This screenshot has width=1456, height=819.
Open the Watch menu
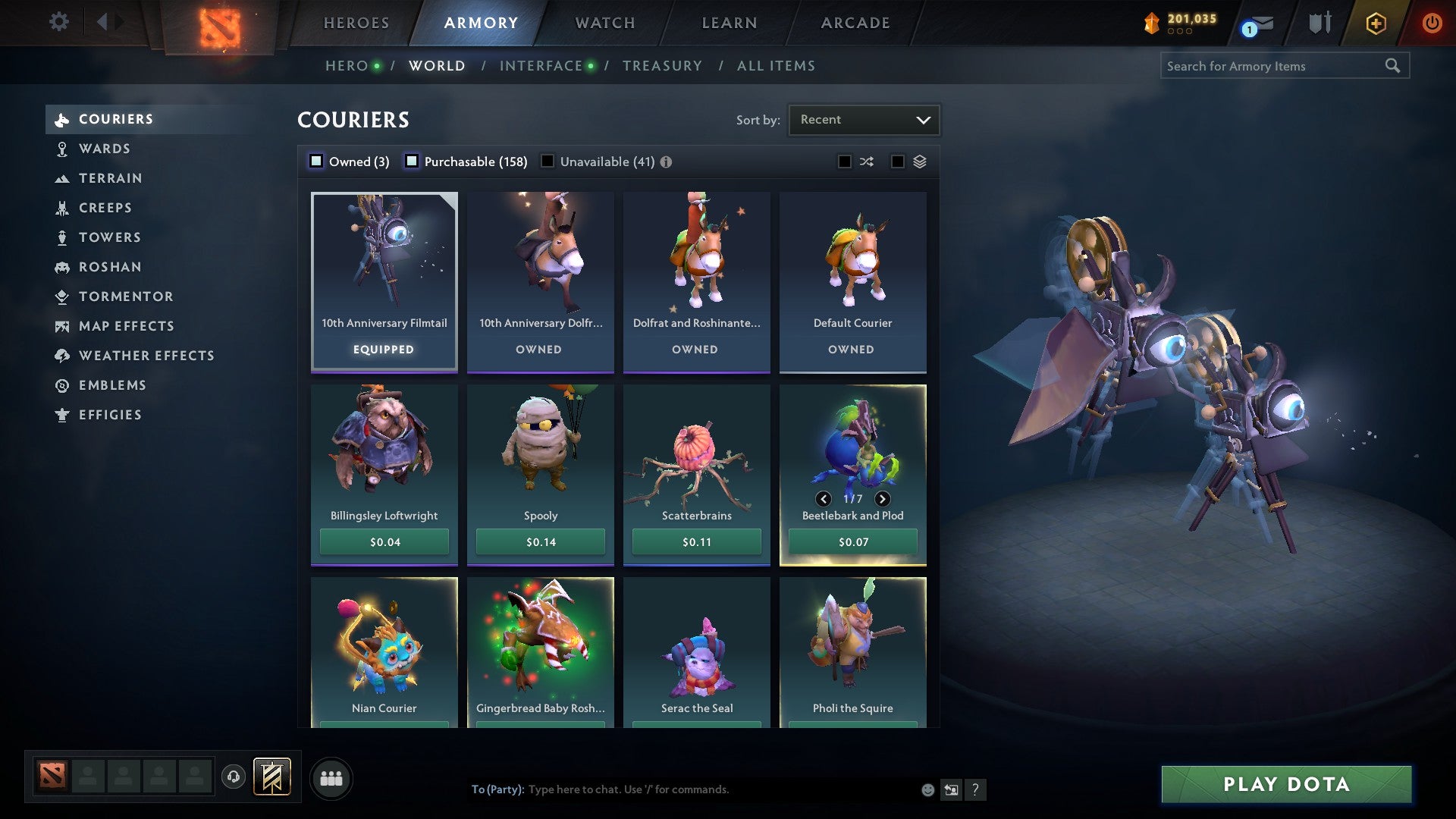click(604, 22)
